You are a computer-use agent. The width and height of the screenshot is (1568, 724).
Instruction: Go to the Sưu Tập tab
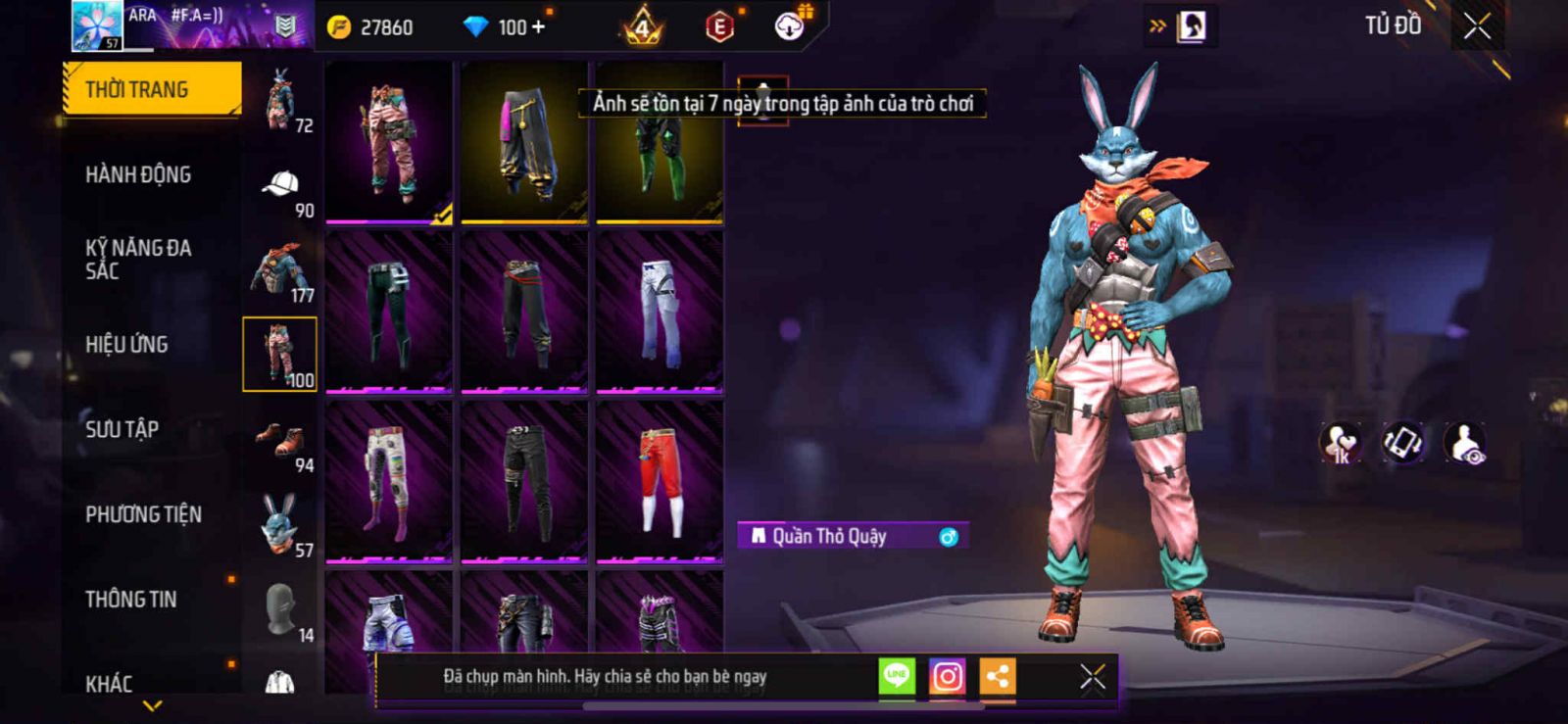(x=122, y=429)
